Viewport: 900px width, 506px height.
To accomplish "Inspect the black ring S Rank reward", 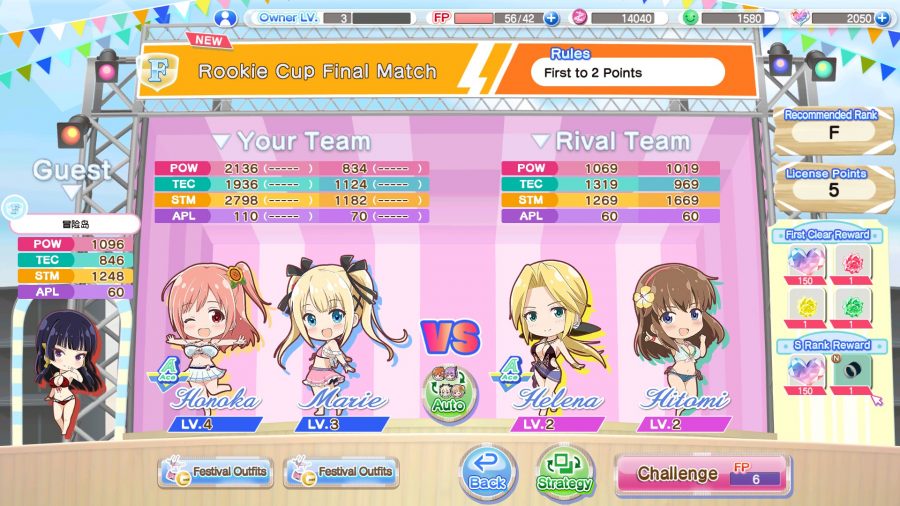I will pos(853,372).
